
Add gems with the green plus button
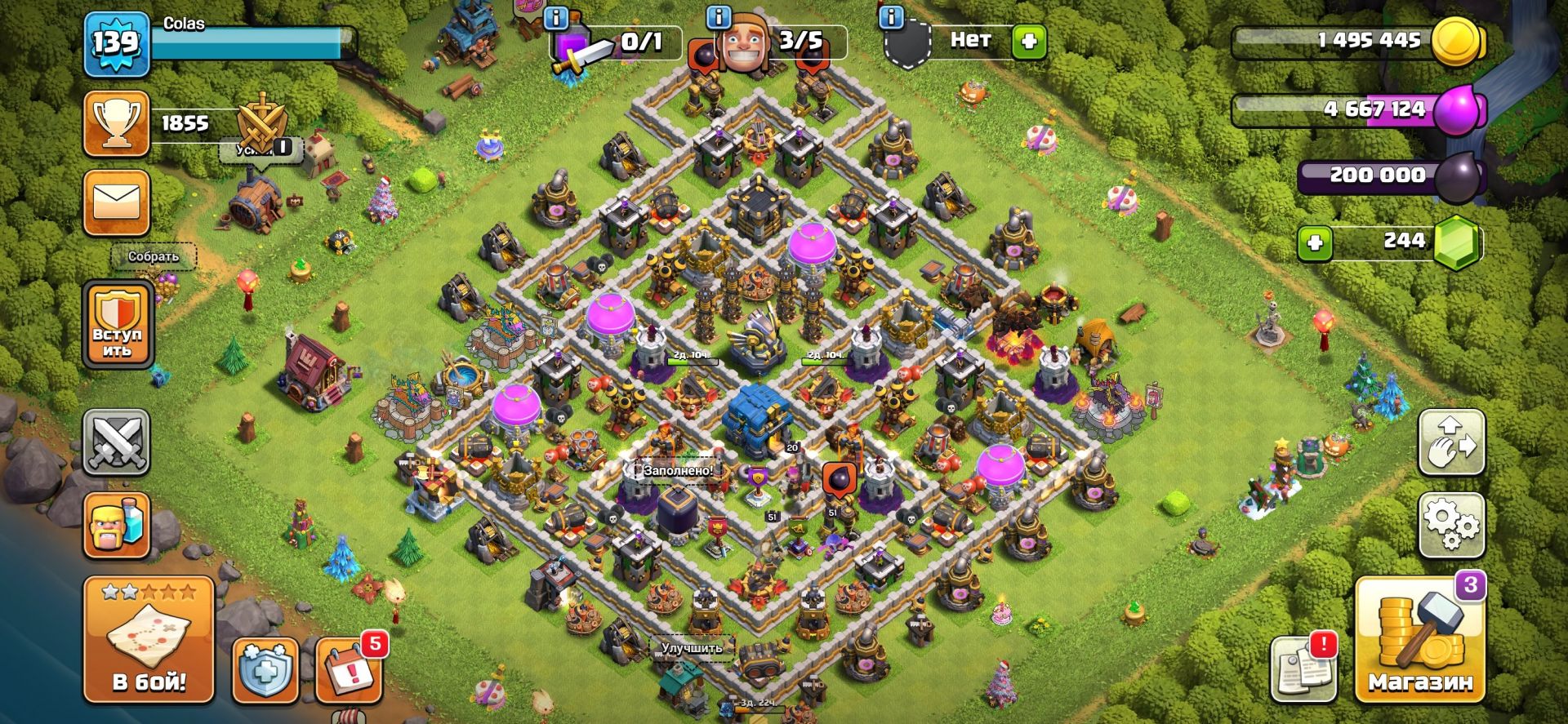pyautogui.click(x=1315, y=242)
